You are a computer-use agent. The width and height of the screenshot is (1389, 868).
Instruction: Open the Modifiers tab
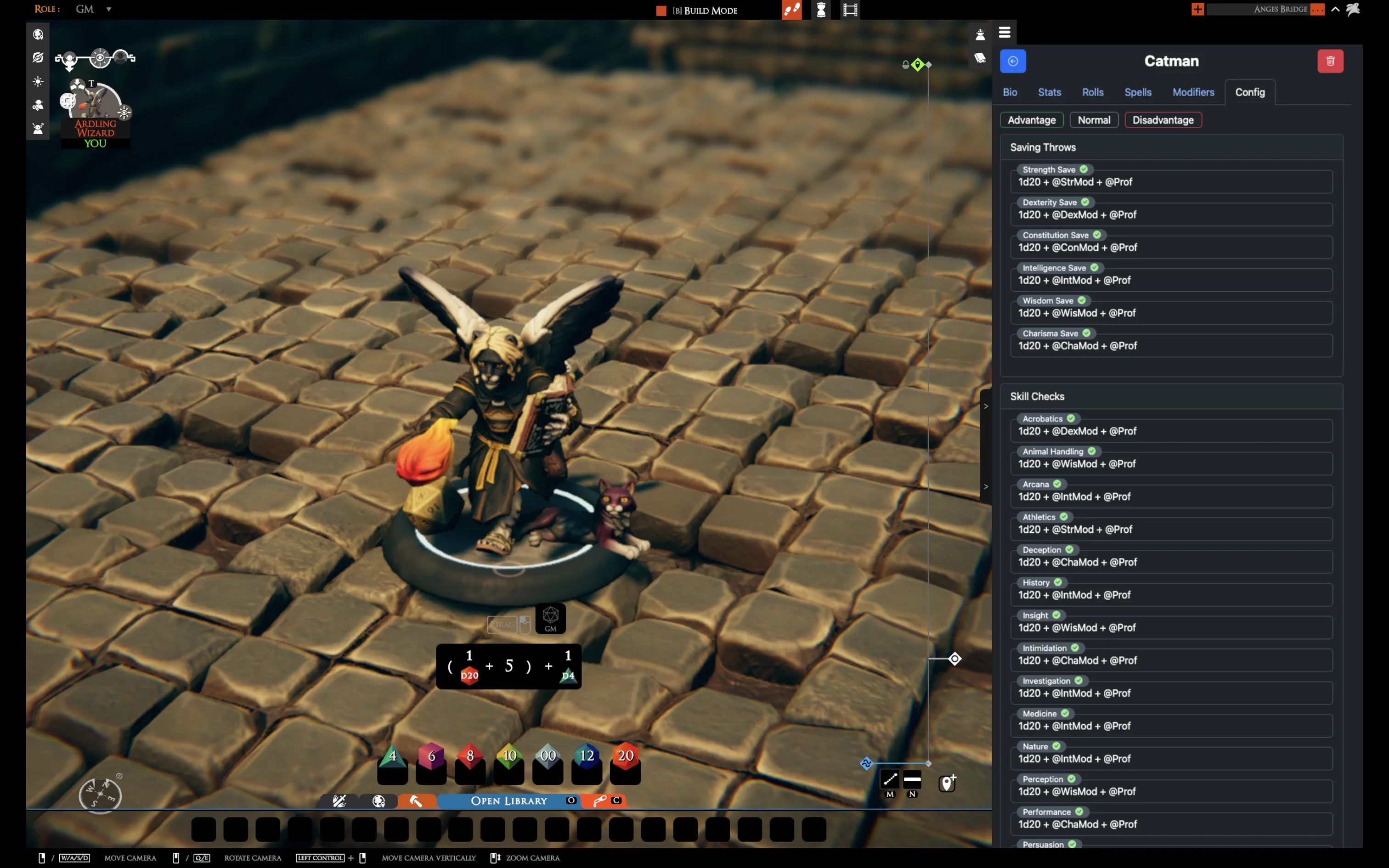pos(1193,92)
